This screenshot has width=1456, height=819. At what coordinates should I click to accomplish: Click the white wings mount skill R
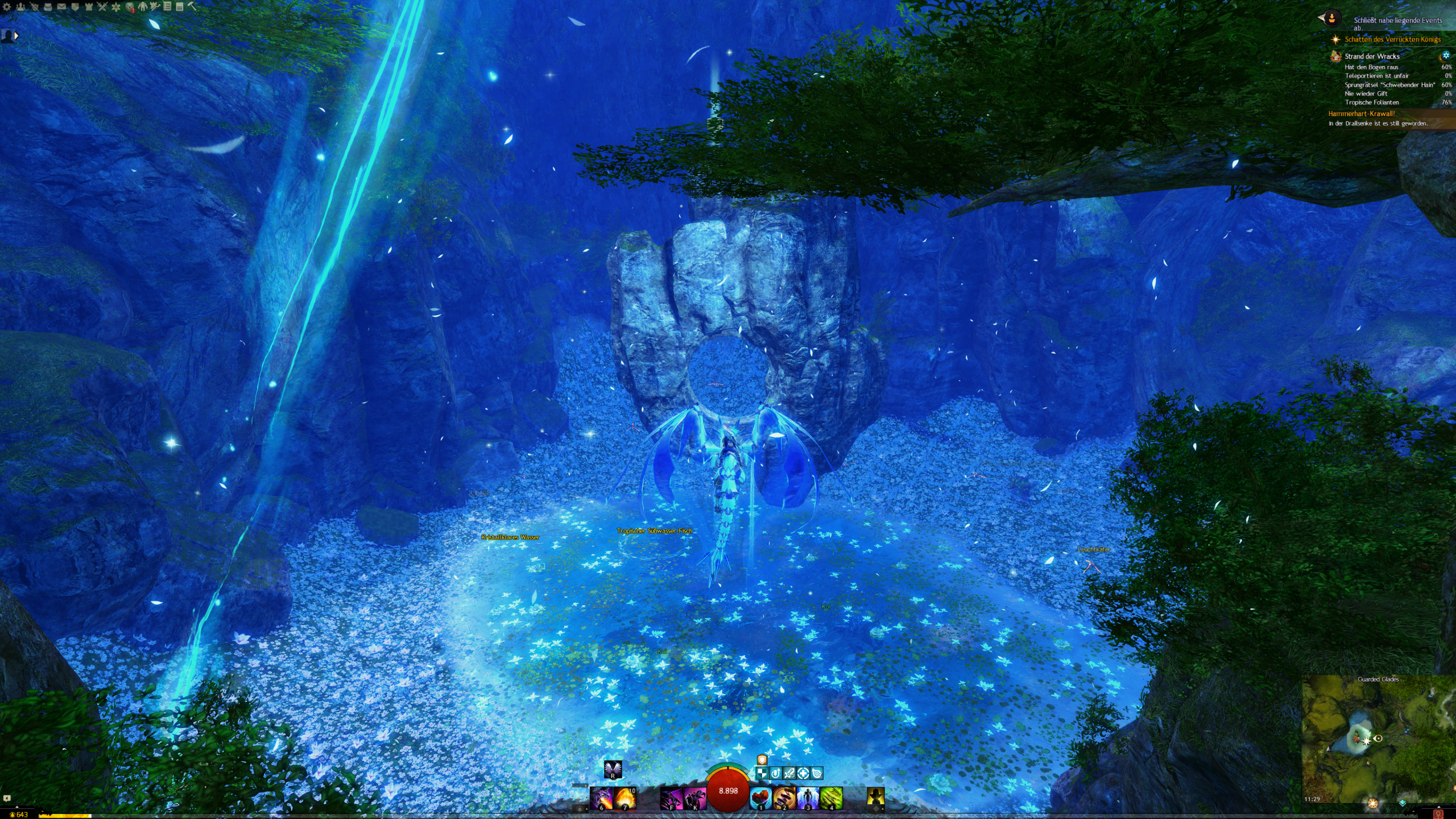[x=613, y=769]
